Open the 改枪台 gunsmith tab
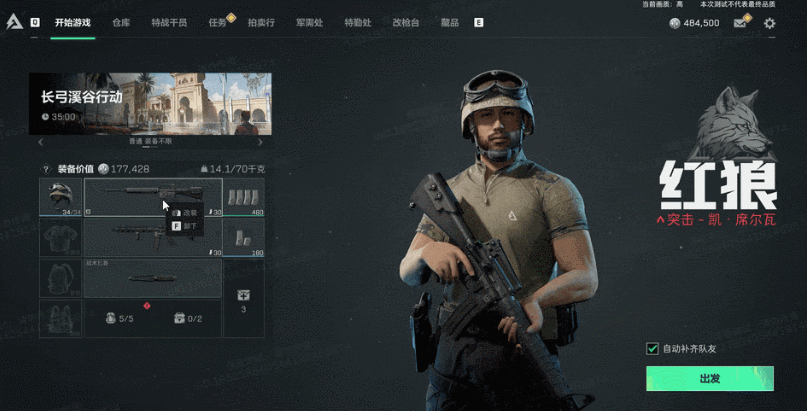 [x=406, y=22]
